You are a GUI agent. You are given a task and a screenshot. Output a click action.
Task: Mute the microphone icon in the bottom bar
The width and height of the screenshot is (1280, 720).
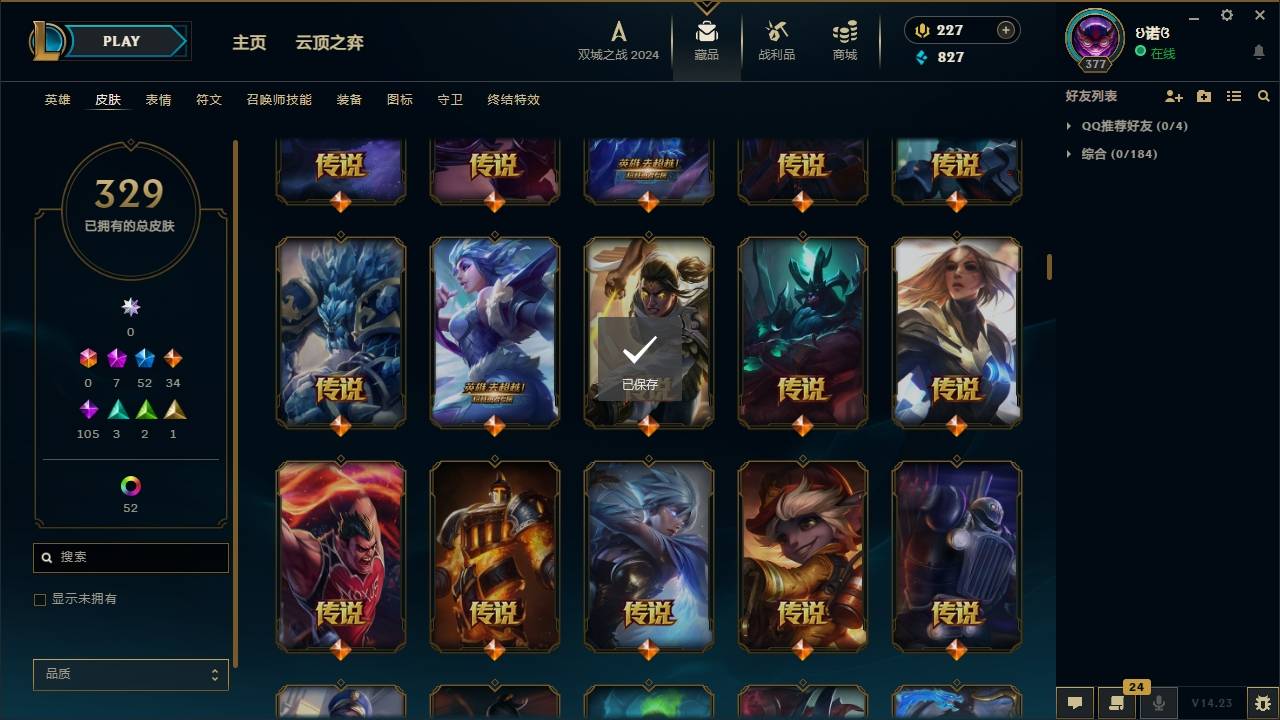point(1156,703)
